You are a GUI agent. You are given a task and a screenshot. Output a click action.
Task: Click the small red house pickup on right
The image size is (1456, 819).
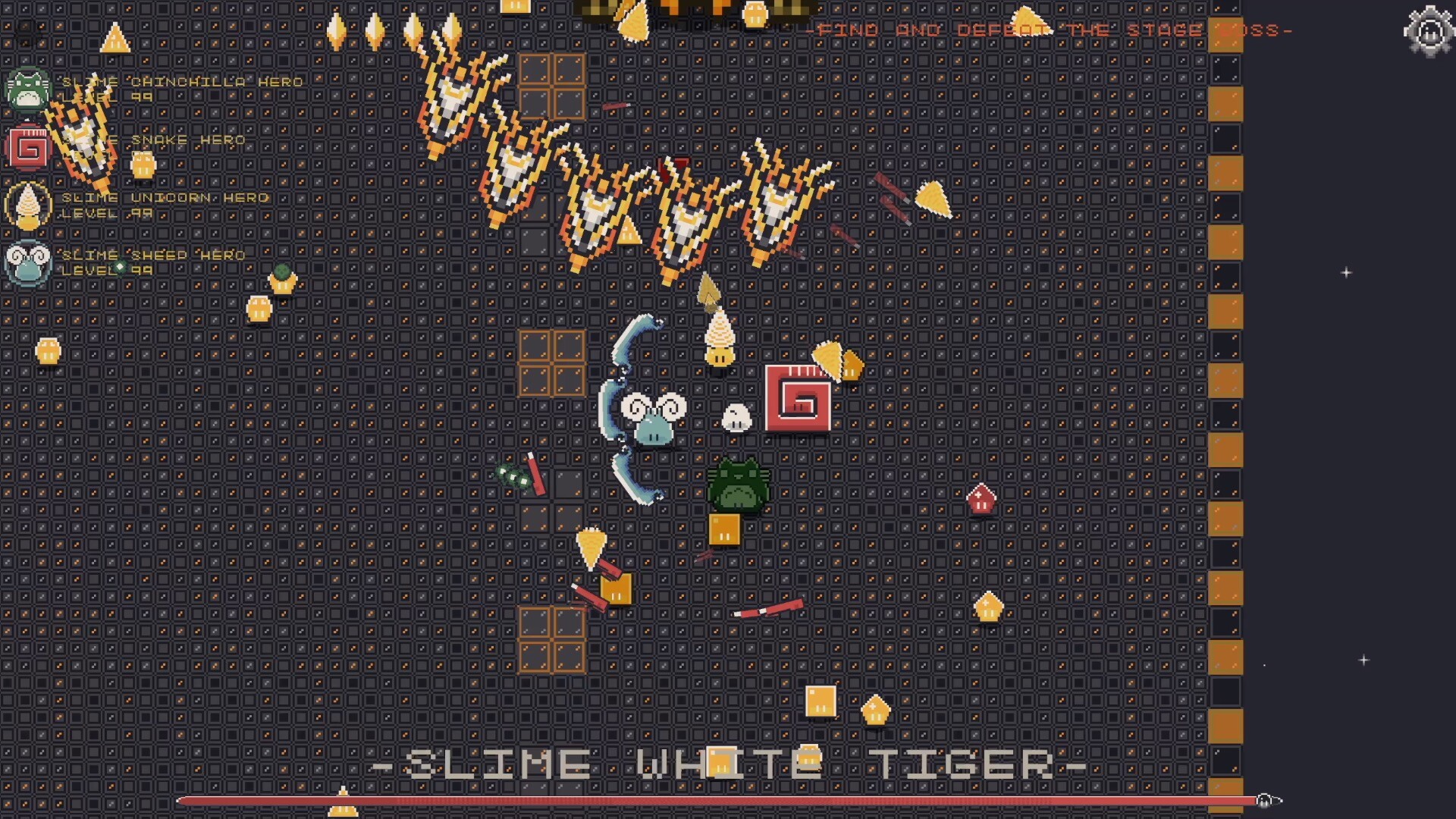(x=982, y=499)
